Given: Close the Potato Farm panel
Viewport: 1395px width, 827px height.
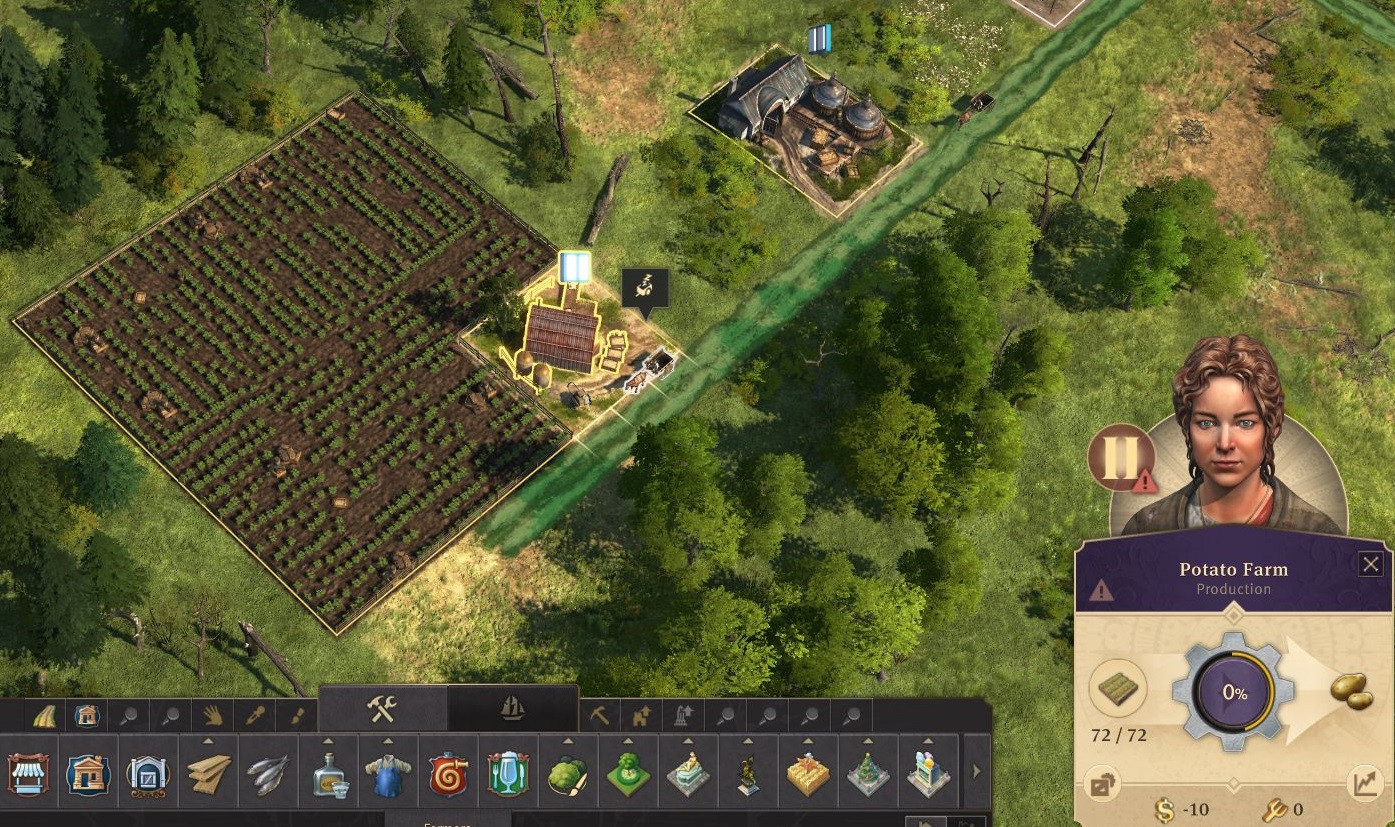Looking at the screenshot, I should (x=1371, y=564).
